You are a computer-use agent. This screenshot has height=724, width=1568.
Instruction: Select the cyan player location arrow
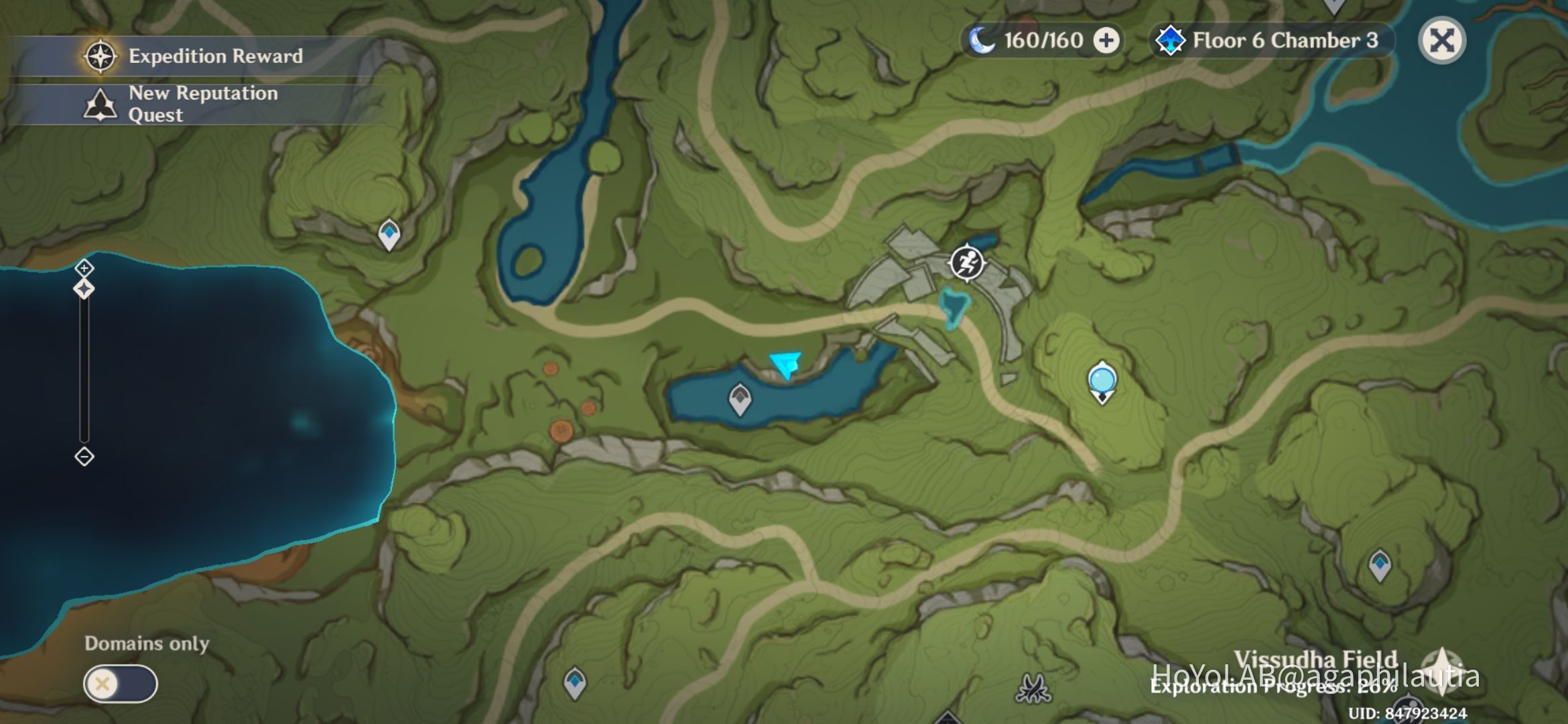785,365
